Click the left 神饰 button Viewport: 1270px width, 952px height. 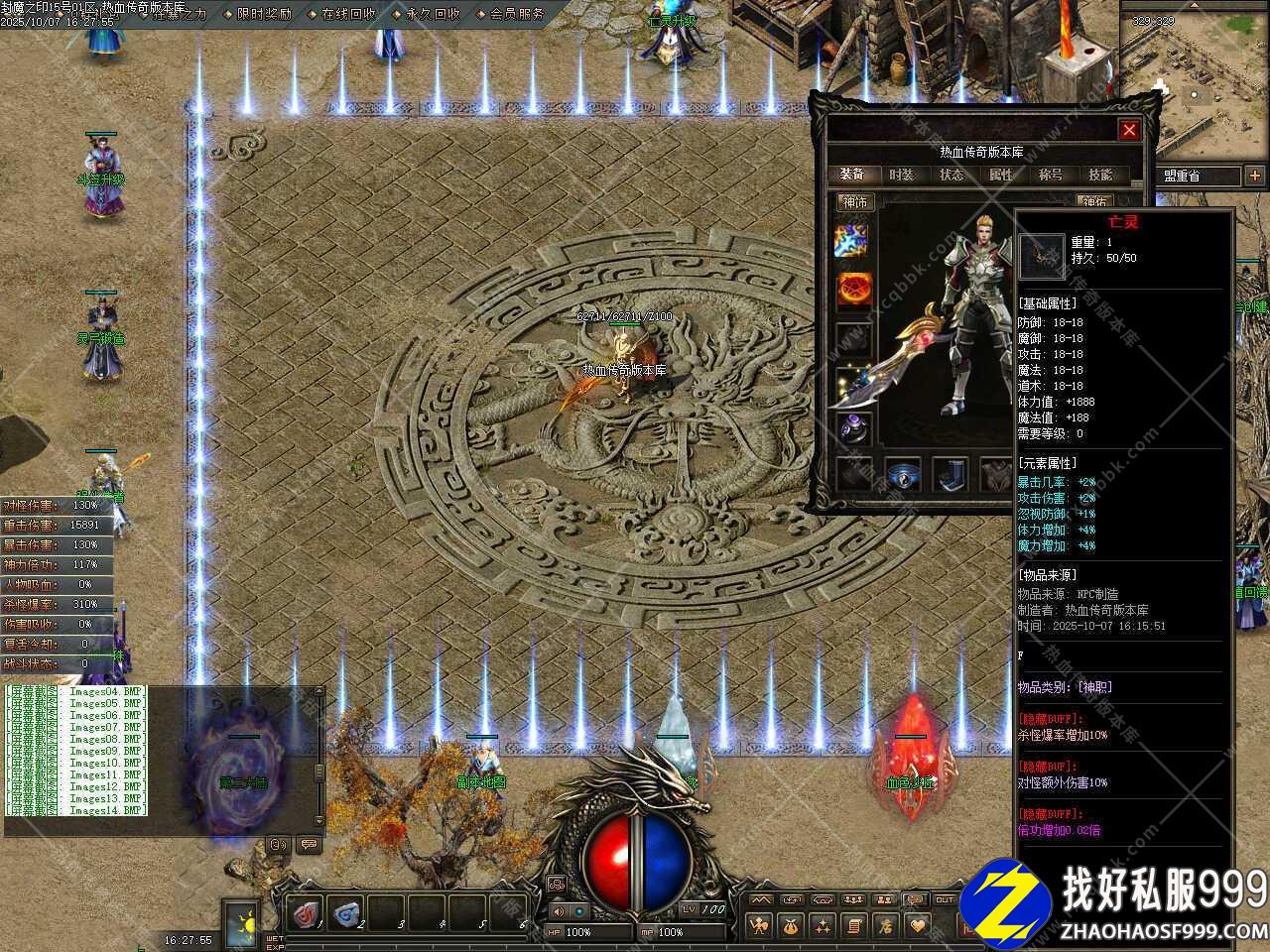pos(854,202)
